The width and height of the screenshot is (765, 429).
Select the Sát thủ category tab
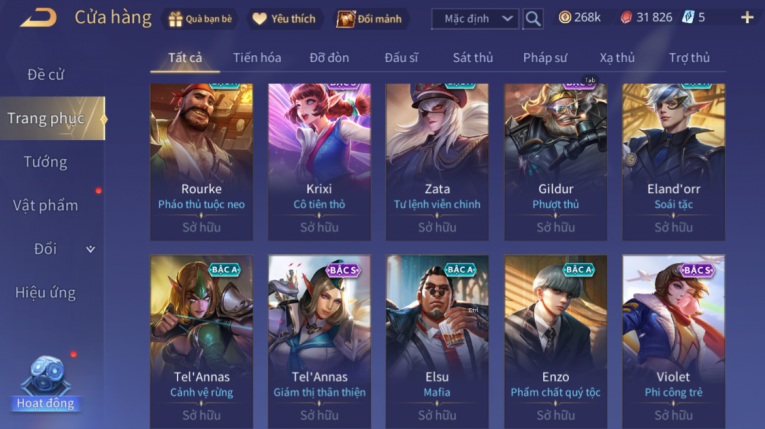click(x=473, y=58)
